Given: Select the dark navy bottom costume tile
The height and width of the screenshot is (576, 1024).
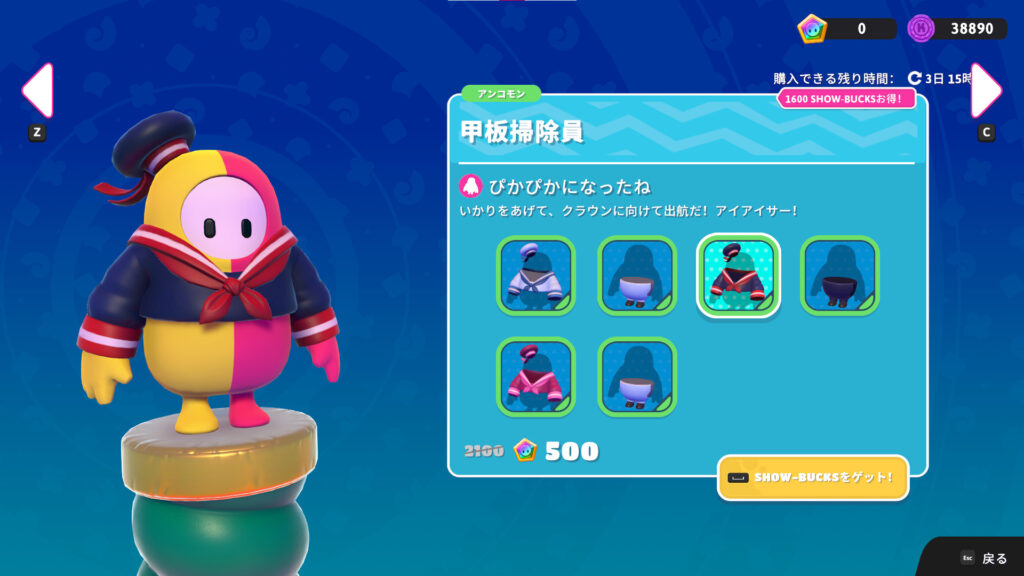Looking at the screenshot, I should tap(839, 275).
